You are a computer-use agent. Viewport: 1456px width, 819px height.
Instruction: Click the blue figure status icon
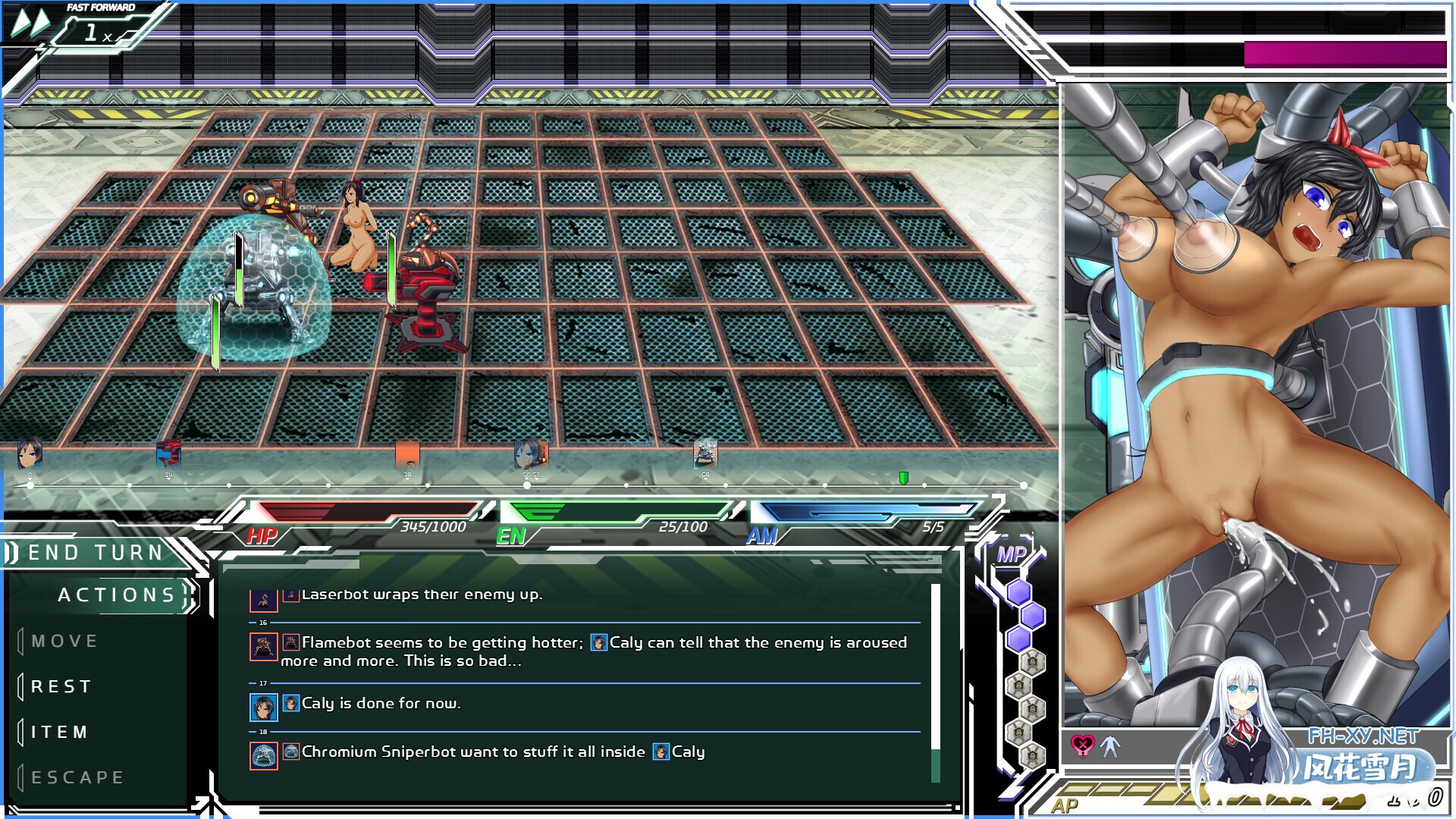click(1110, 746)
